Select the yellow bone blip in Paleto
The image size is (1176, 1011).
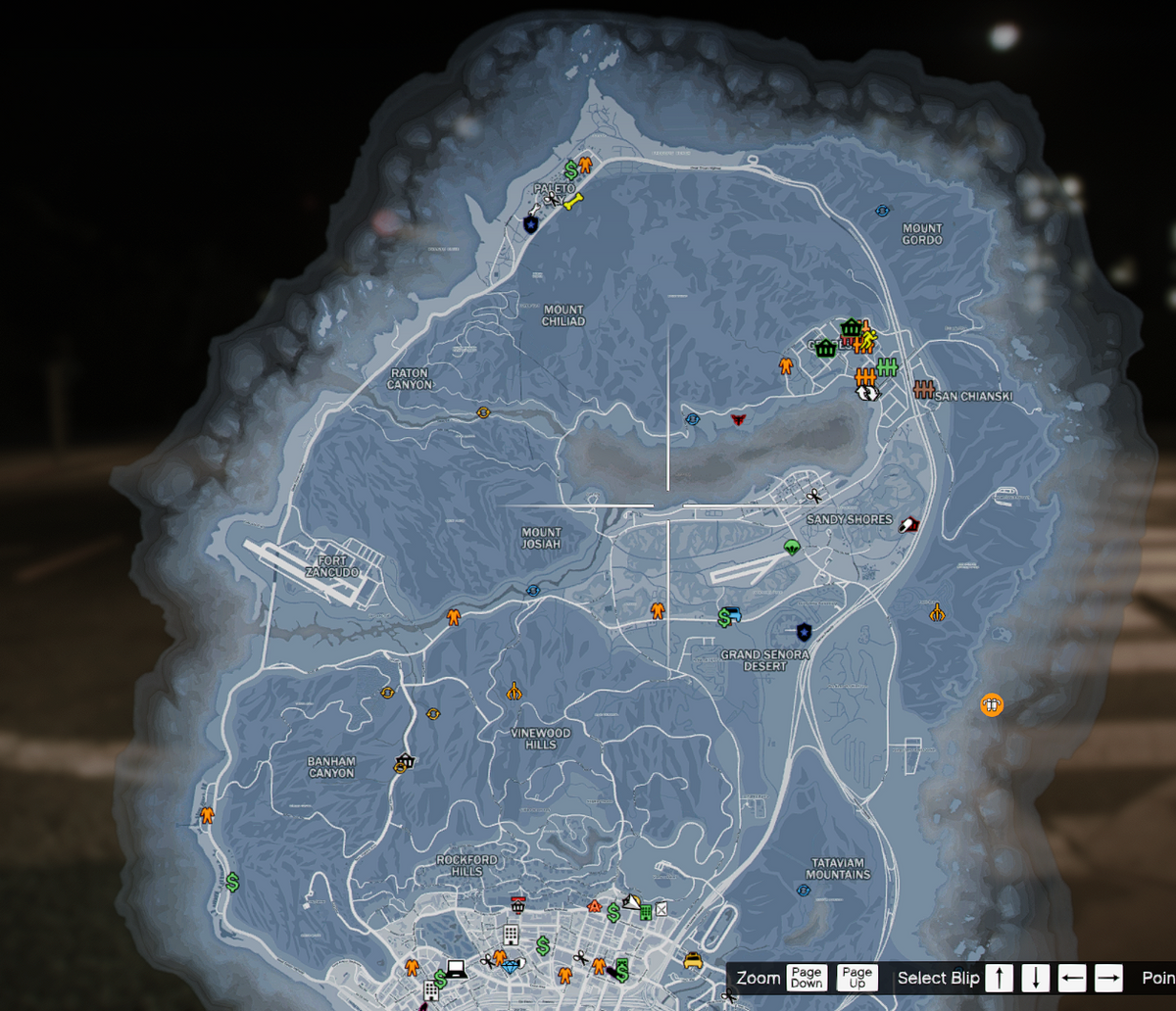574,201
